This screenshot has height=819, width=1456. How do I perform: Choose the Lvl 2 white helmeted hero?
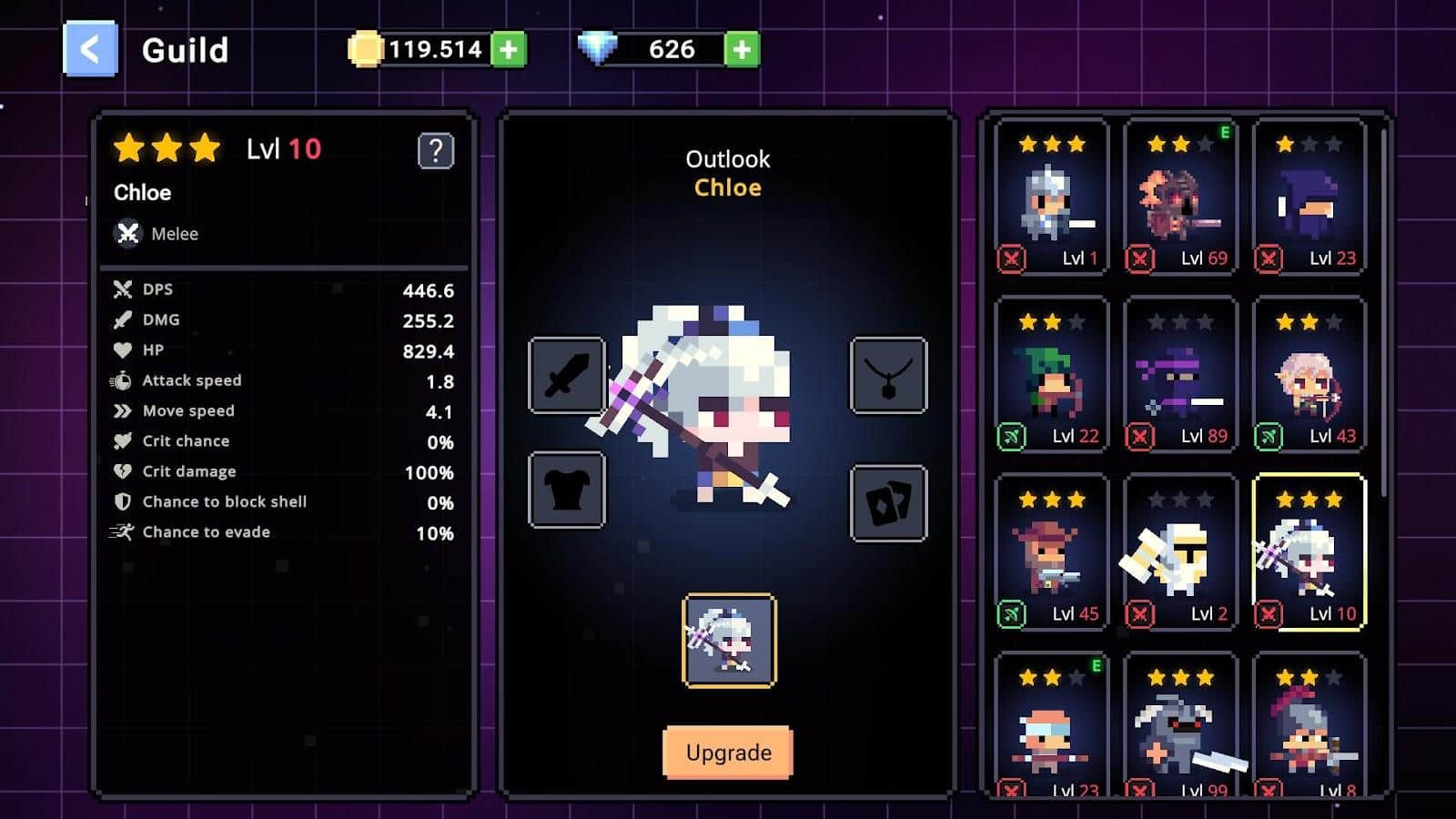(x=1180, y=551)
